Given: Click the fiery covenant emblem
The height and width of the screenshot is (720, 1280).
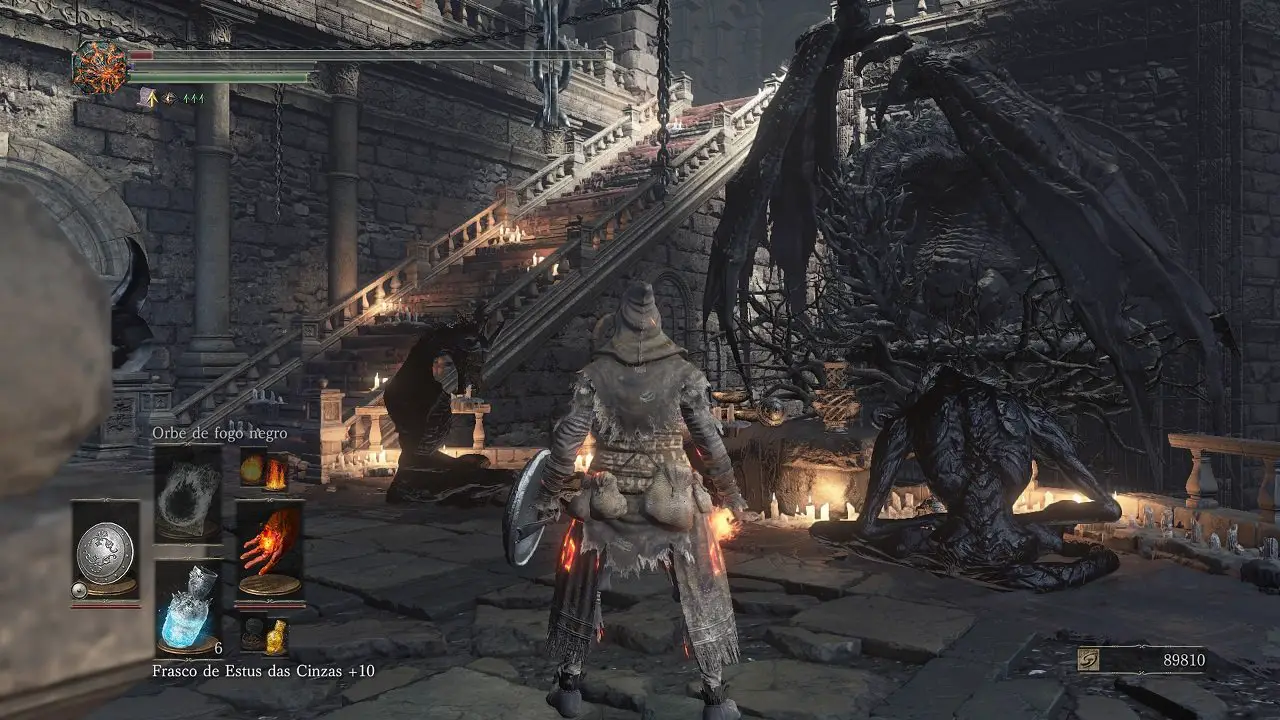Looking at the screenshot, I should (100, 68).
